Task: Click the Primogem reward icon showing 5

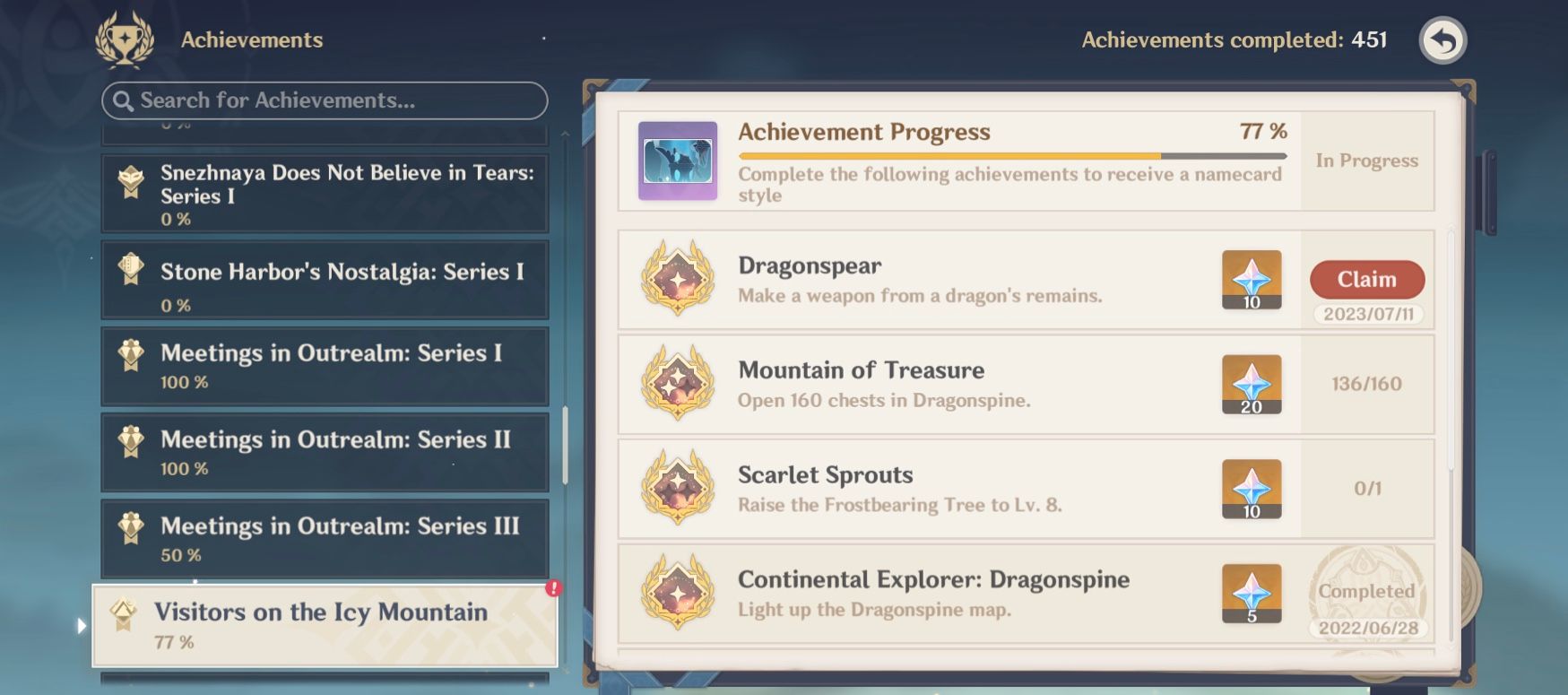Action: (x=1251, y=595)
